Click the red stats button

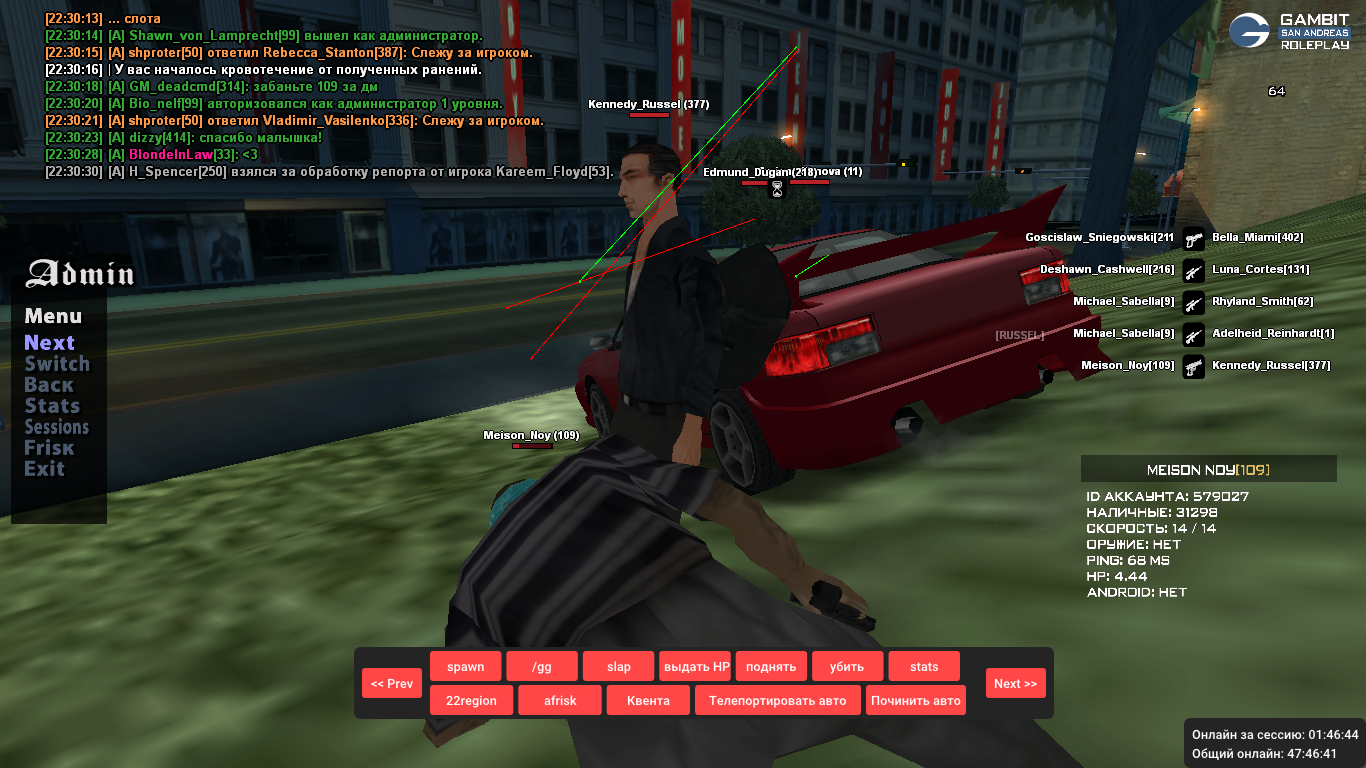click(924, 667)
